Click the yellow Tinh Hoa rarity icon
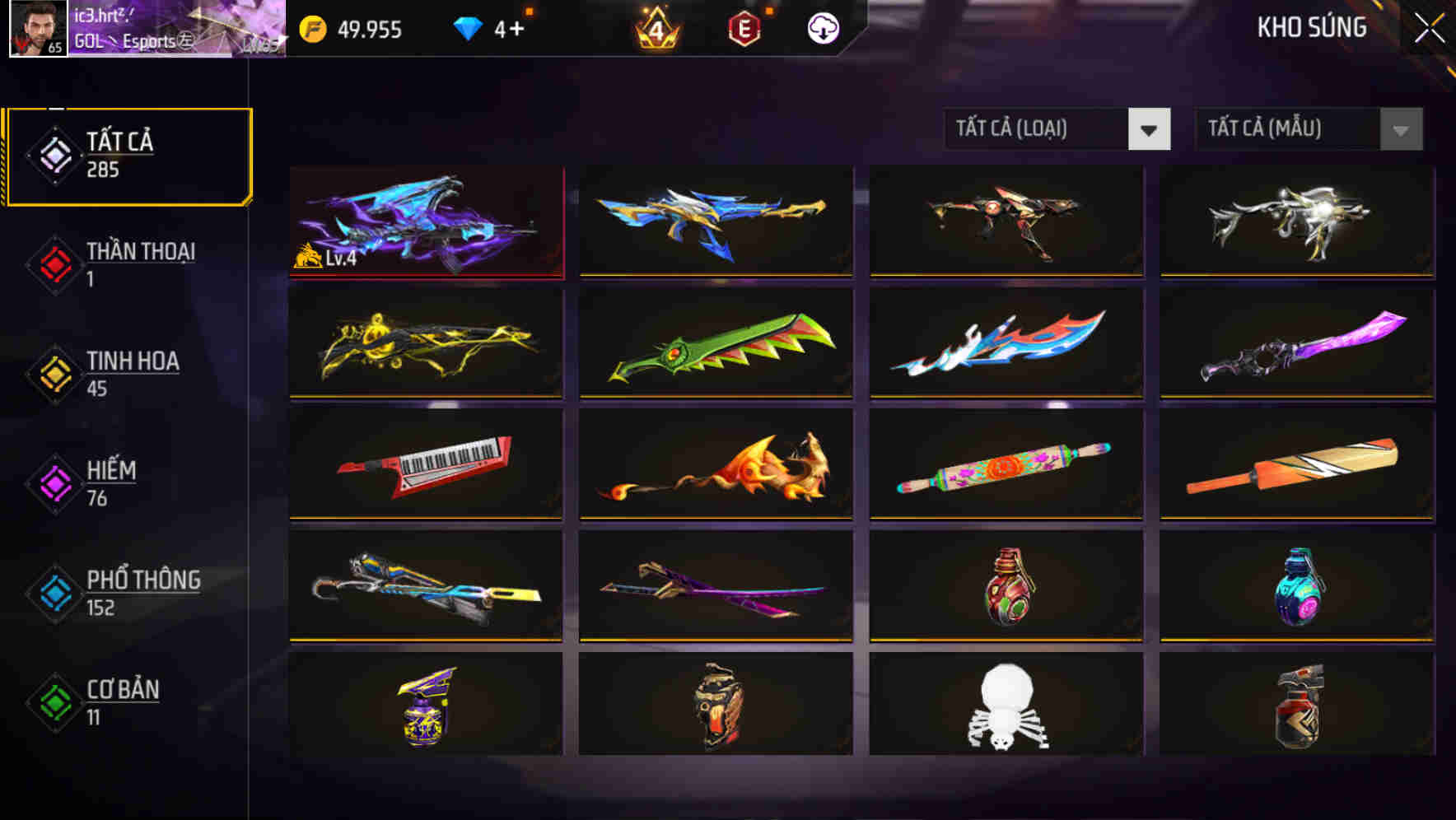Image resolution: width=1456 pixels, height=820 pixels. click(54, 374)
